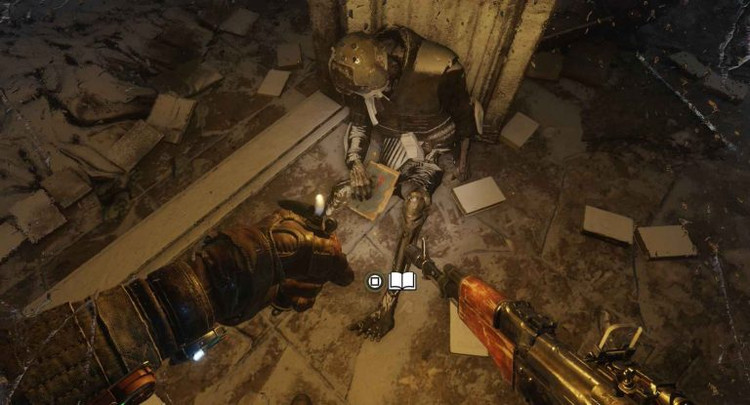Select the open book read icon

(402, 282)
